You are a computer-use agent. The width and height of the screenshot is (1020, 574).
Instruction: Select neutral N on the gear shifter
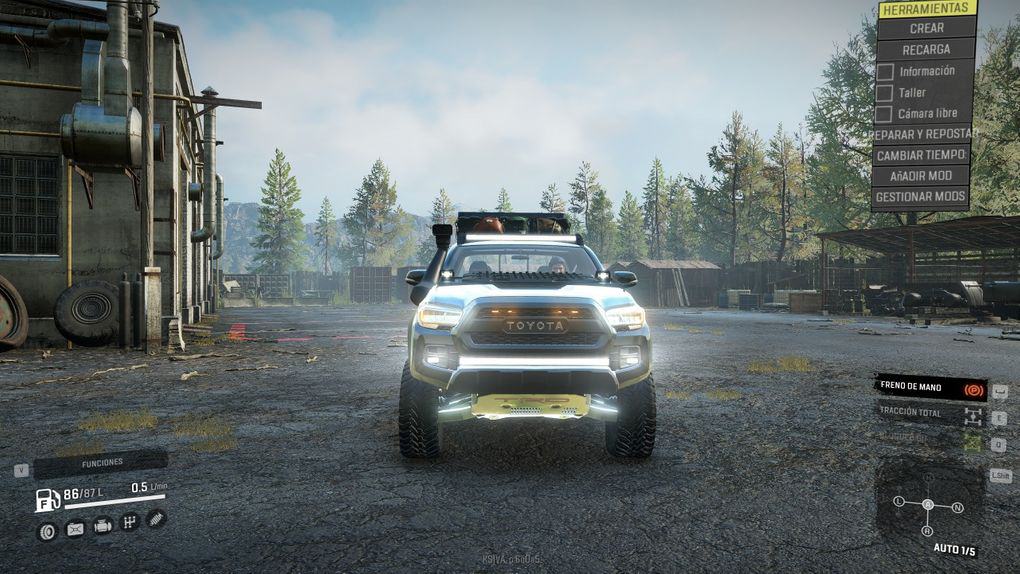pyautogui.click(x=957, y=508)
